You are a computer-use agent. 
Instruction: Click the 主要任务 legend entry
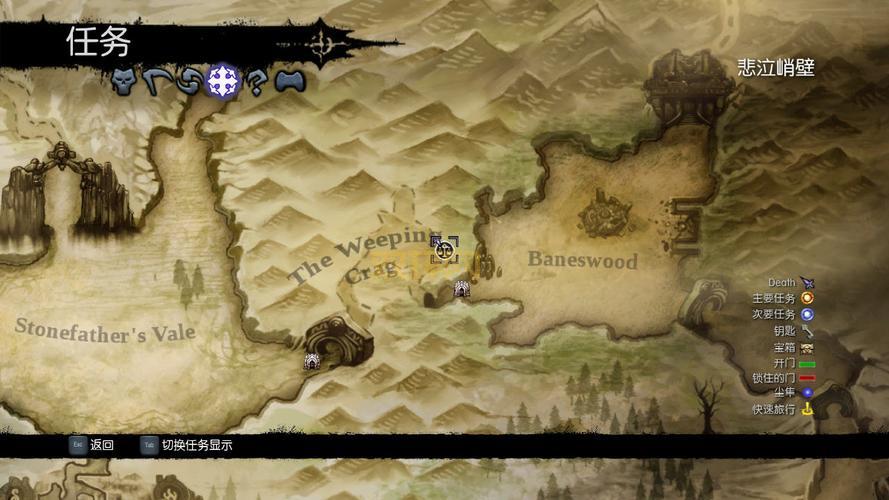[x=783, y=298]
